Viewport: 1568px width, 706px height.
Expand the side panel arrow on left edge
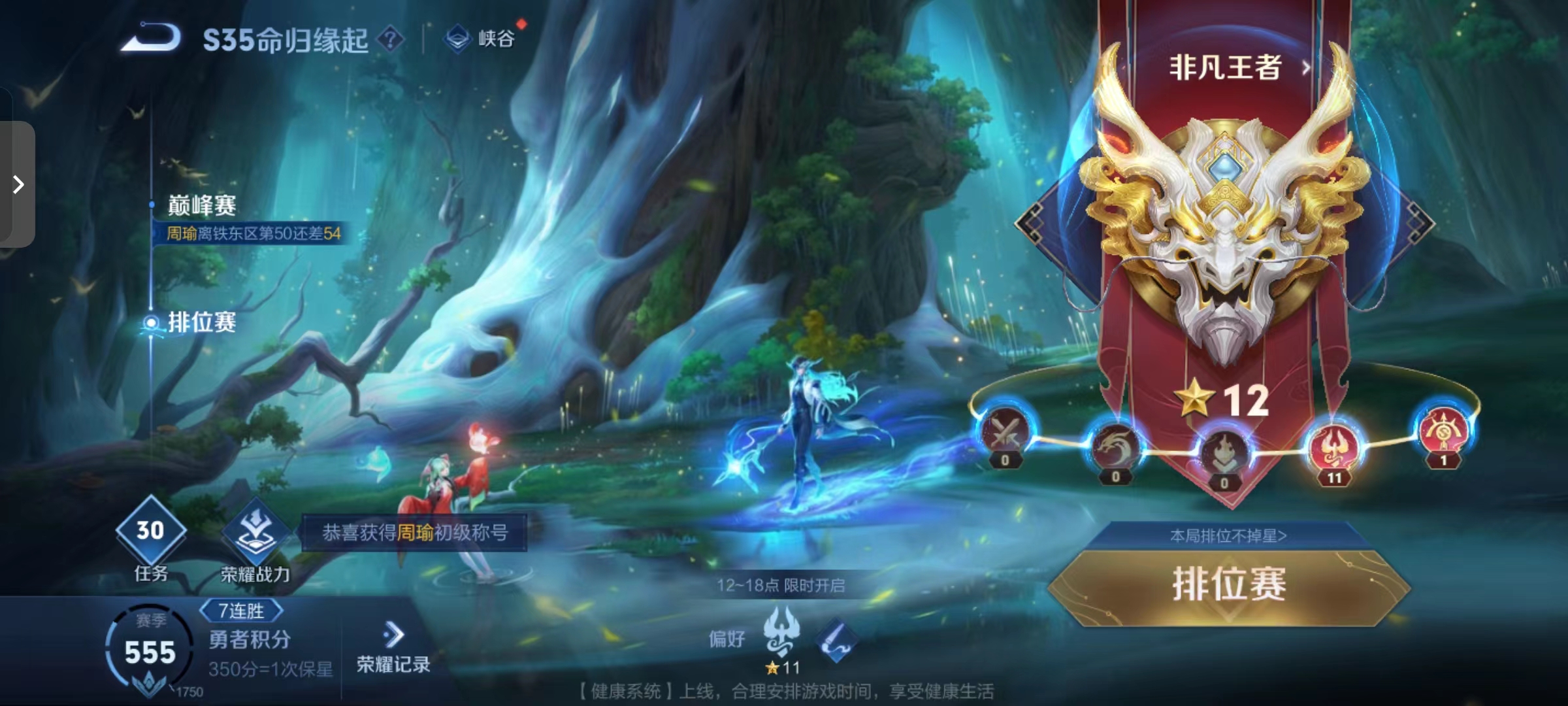coord(18,184)
